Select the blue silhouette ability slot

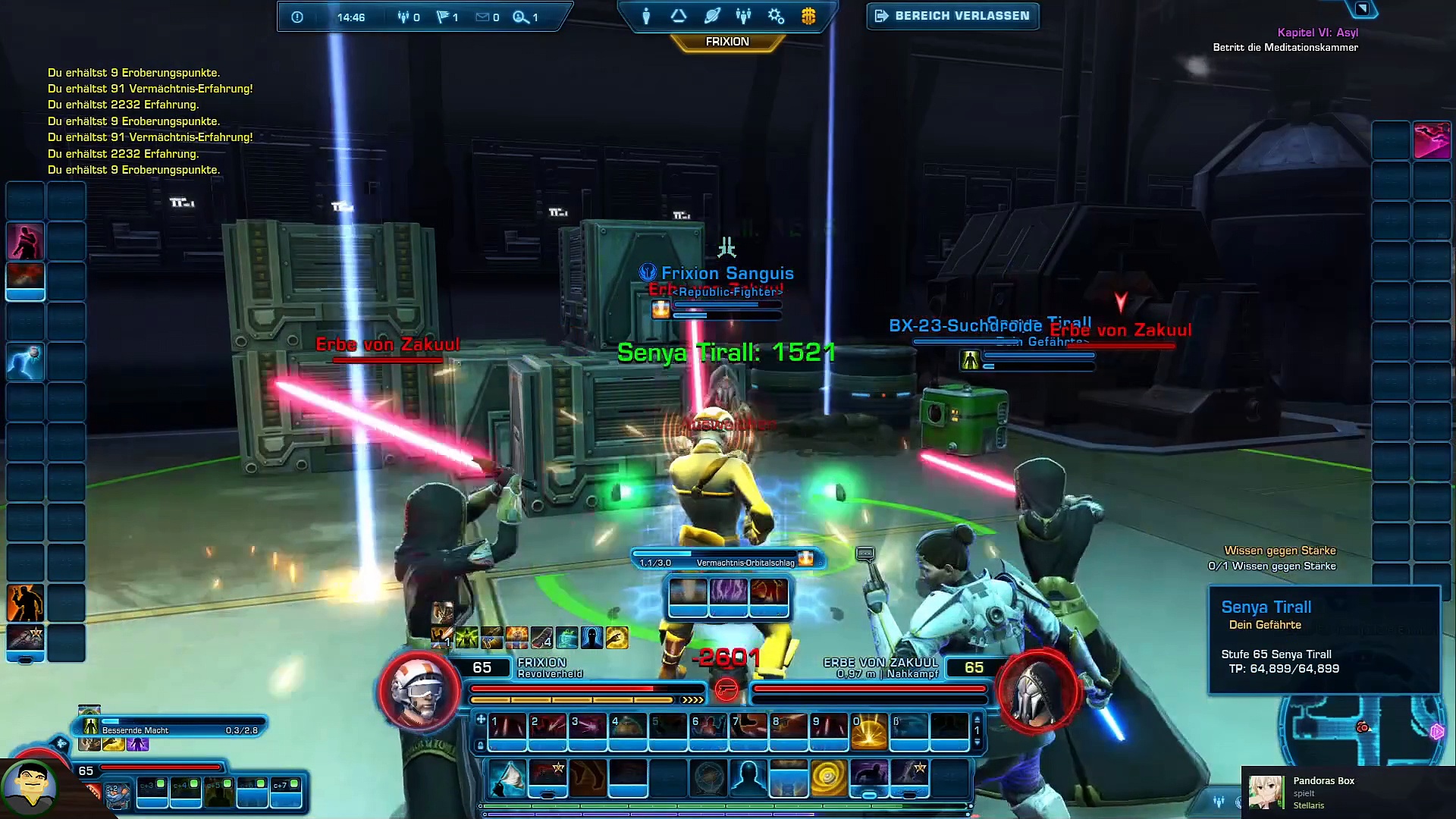[748, 777]
